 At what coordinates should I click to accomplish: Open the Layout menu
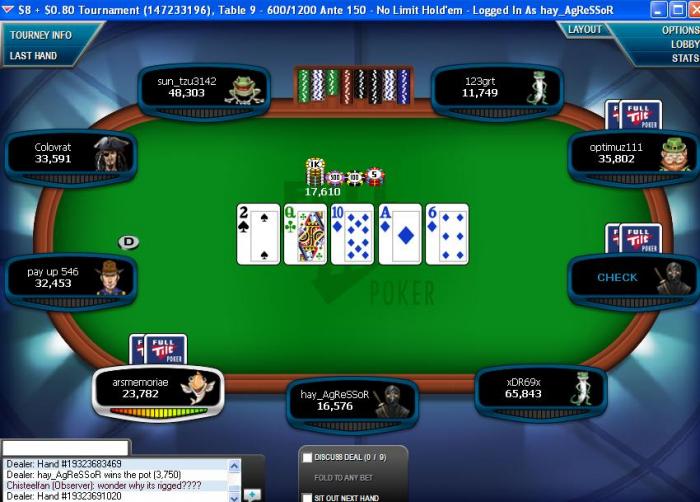pos(585,30)
